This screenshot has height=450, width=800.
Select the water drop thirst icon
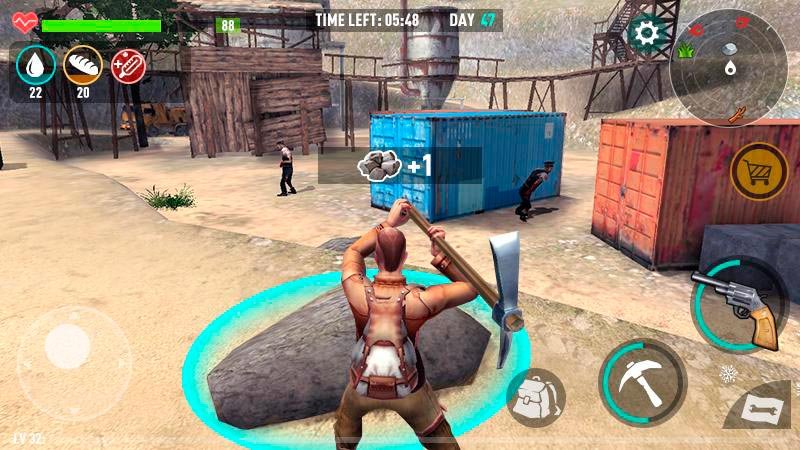coord(36,66)
